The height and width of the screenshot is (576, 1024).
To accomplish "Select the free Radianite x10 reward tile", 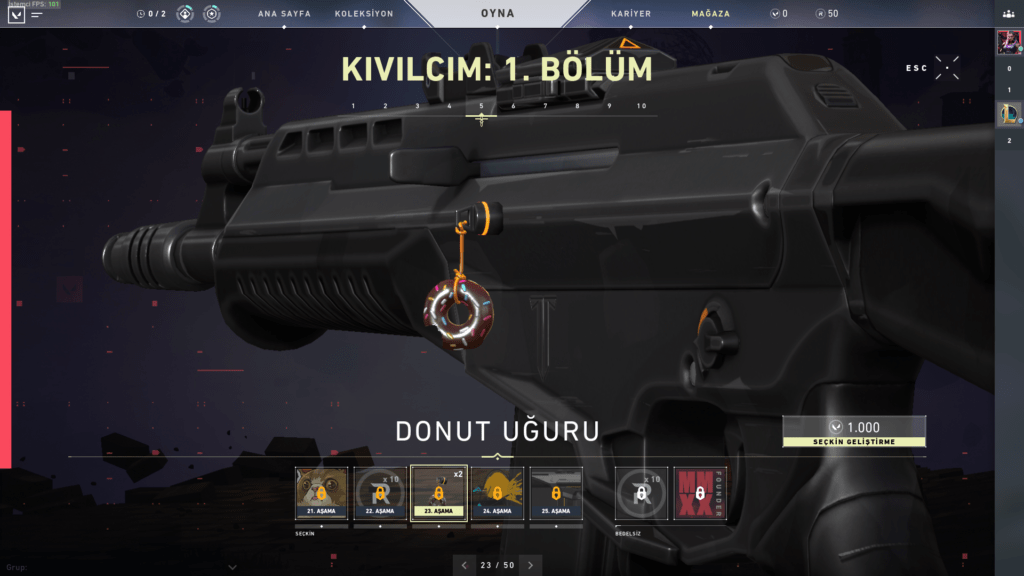I will [x=641, y=493].
